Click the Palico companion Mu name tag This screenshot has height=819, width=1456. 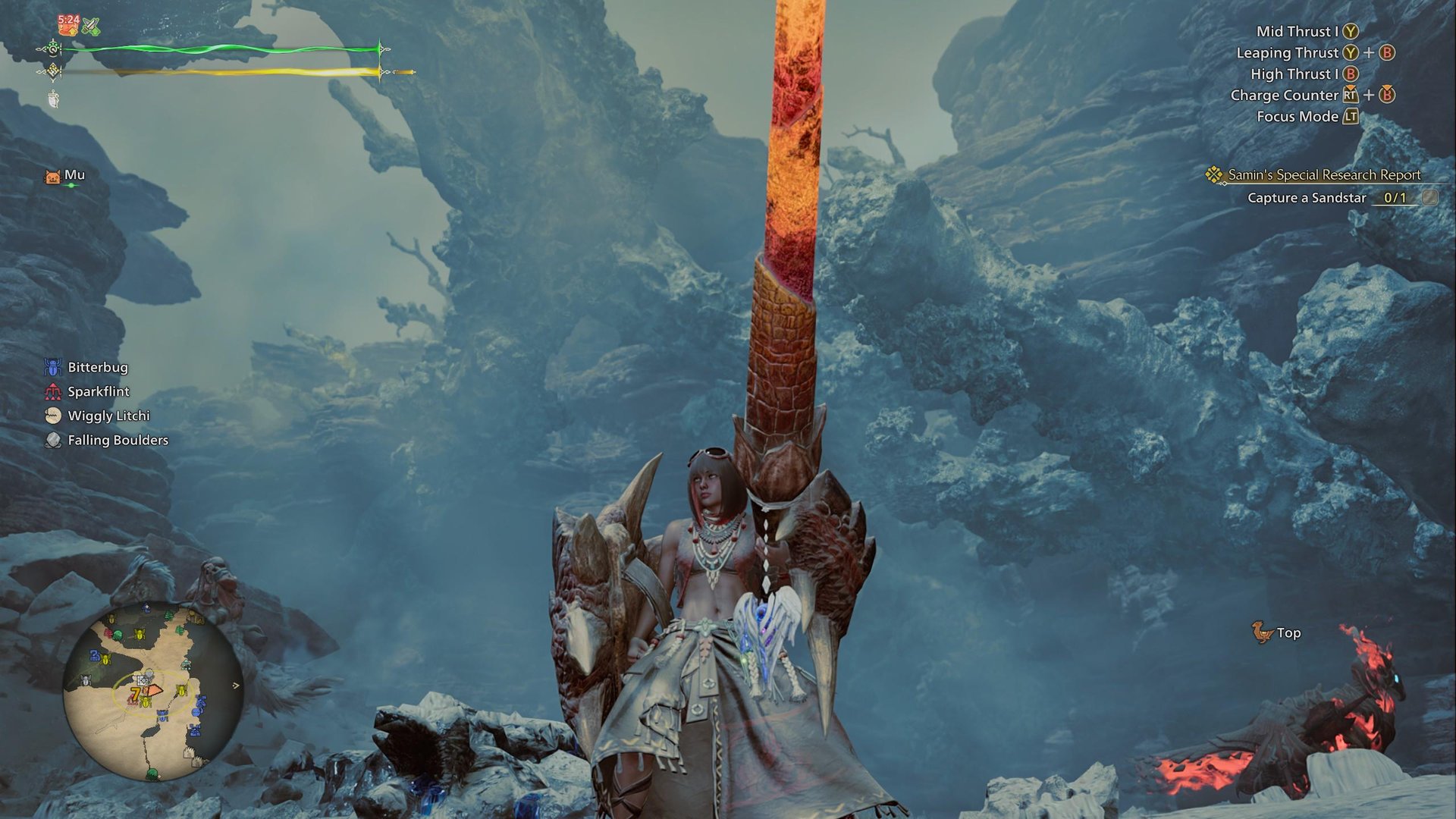[74, 175]
